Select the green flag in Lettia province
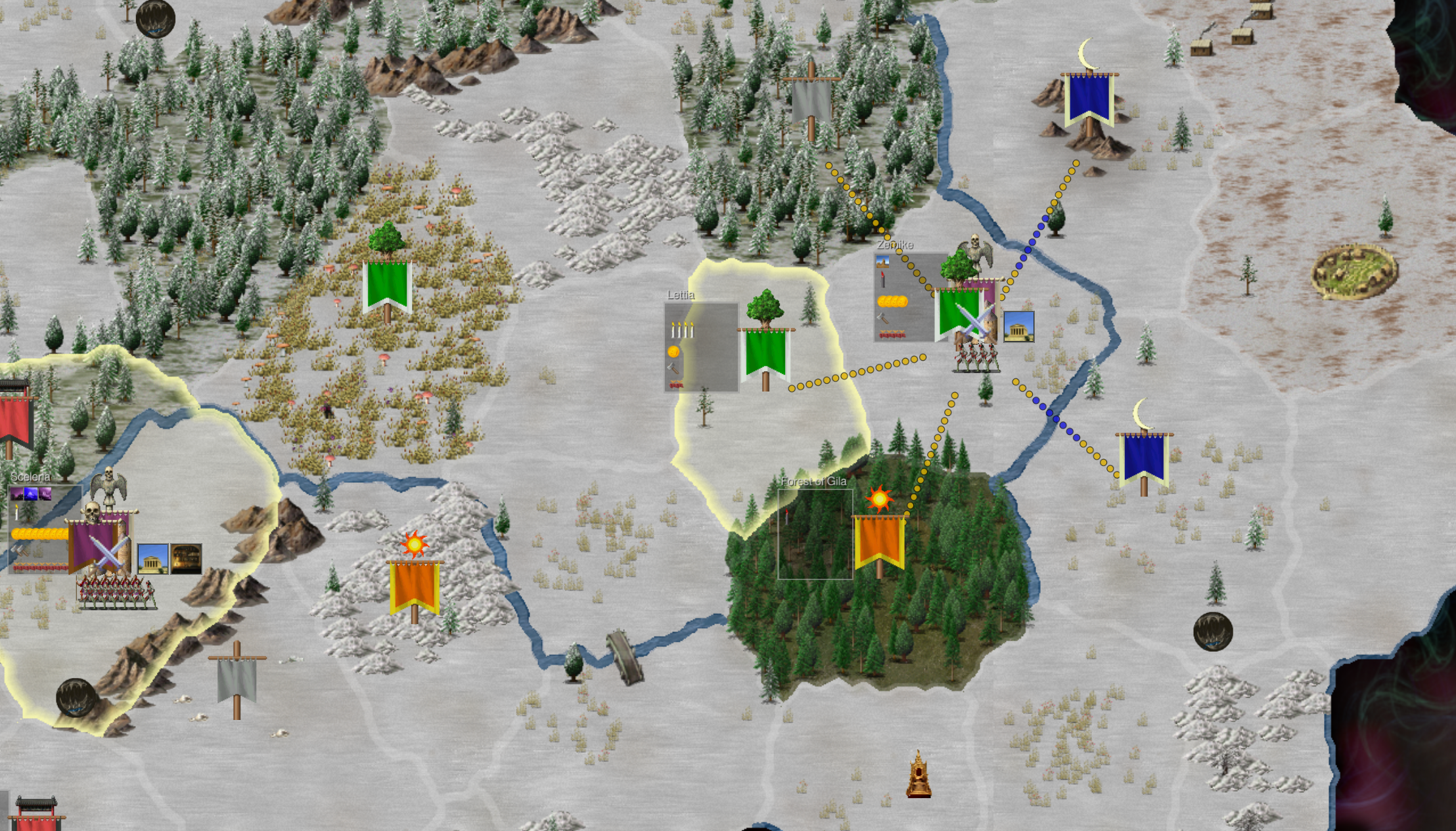This screenshot has width=1456, height=831. click(x=765, y=353)
